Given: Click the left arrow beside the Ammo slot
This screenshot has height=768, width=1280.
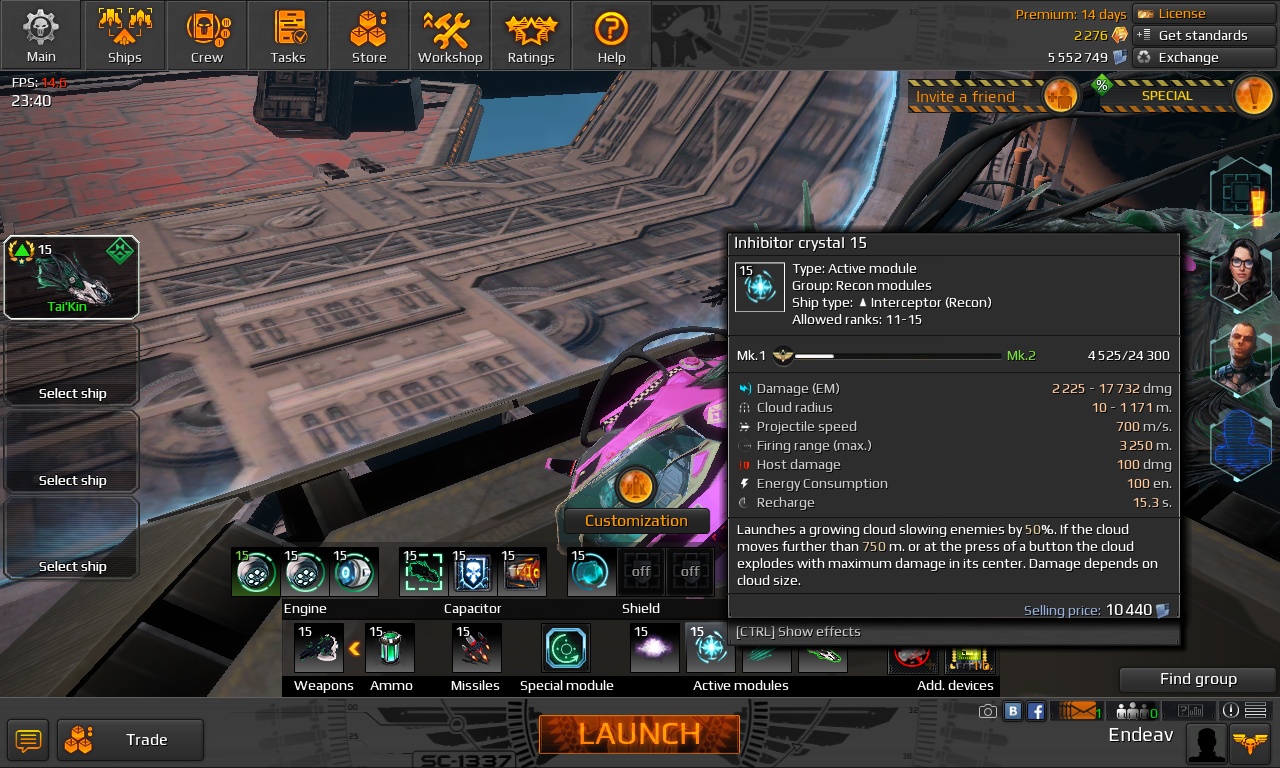Looking at the screenshot, I should tap(355, 647).
